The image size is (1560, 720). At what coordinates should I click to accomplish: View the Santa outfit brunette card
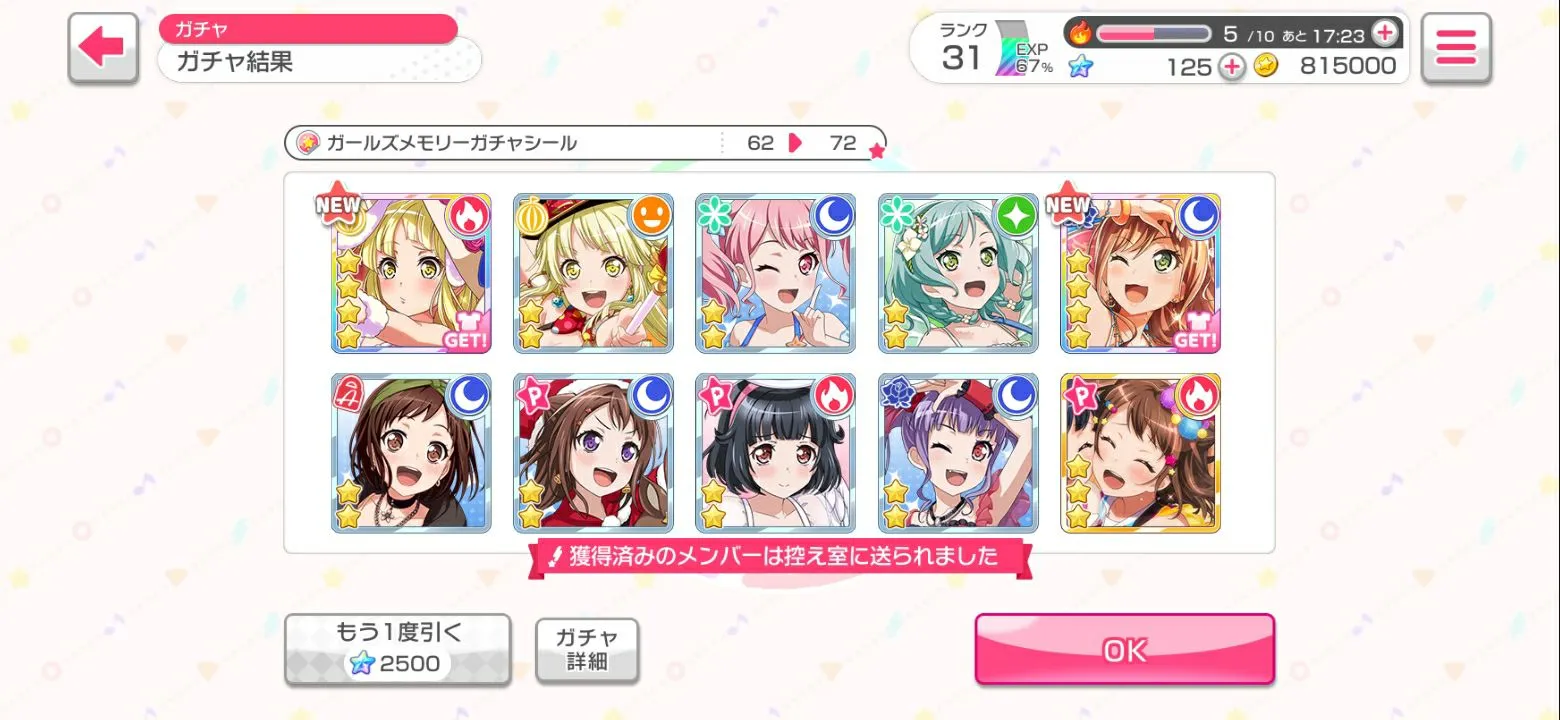click(593, 453)
